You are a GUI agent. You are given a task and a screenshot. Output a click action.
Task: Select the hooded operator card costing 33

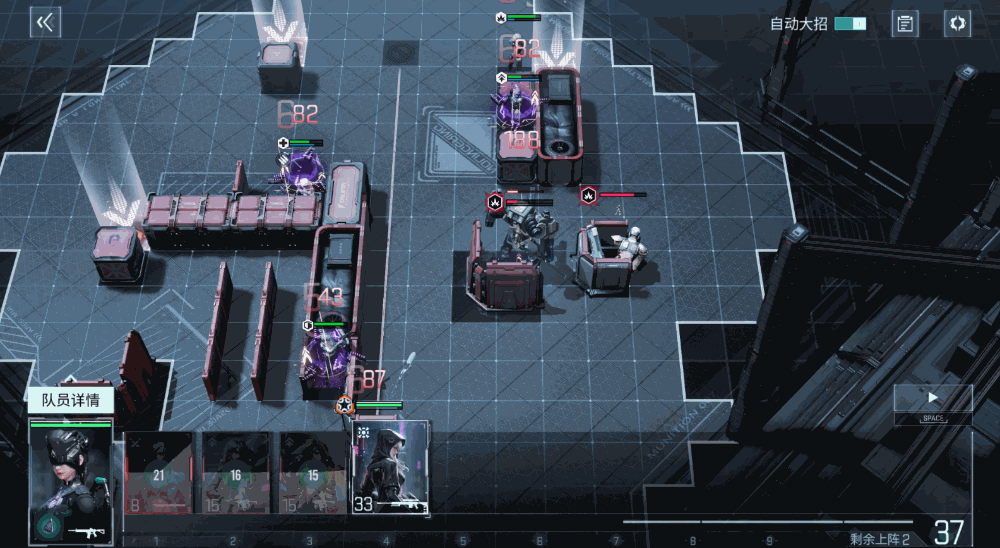[x=390, y=468]
